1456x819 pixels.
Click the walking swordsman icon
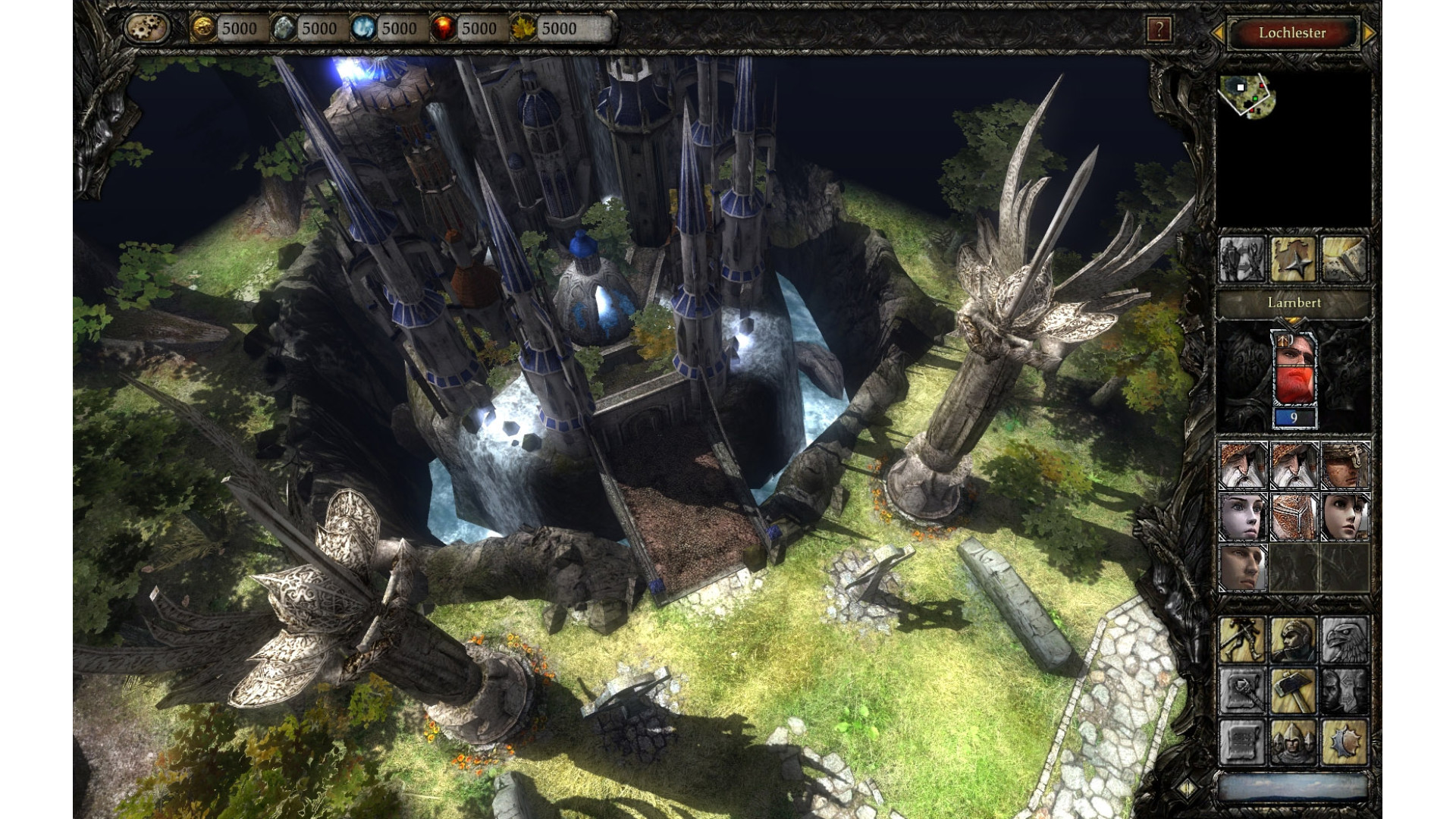click(1242, 639)
